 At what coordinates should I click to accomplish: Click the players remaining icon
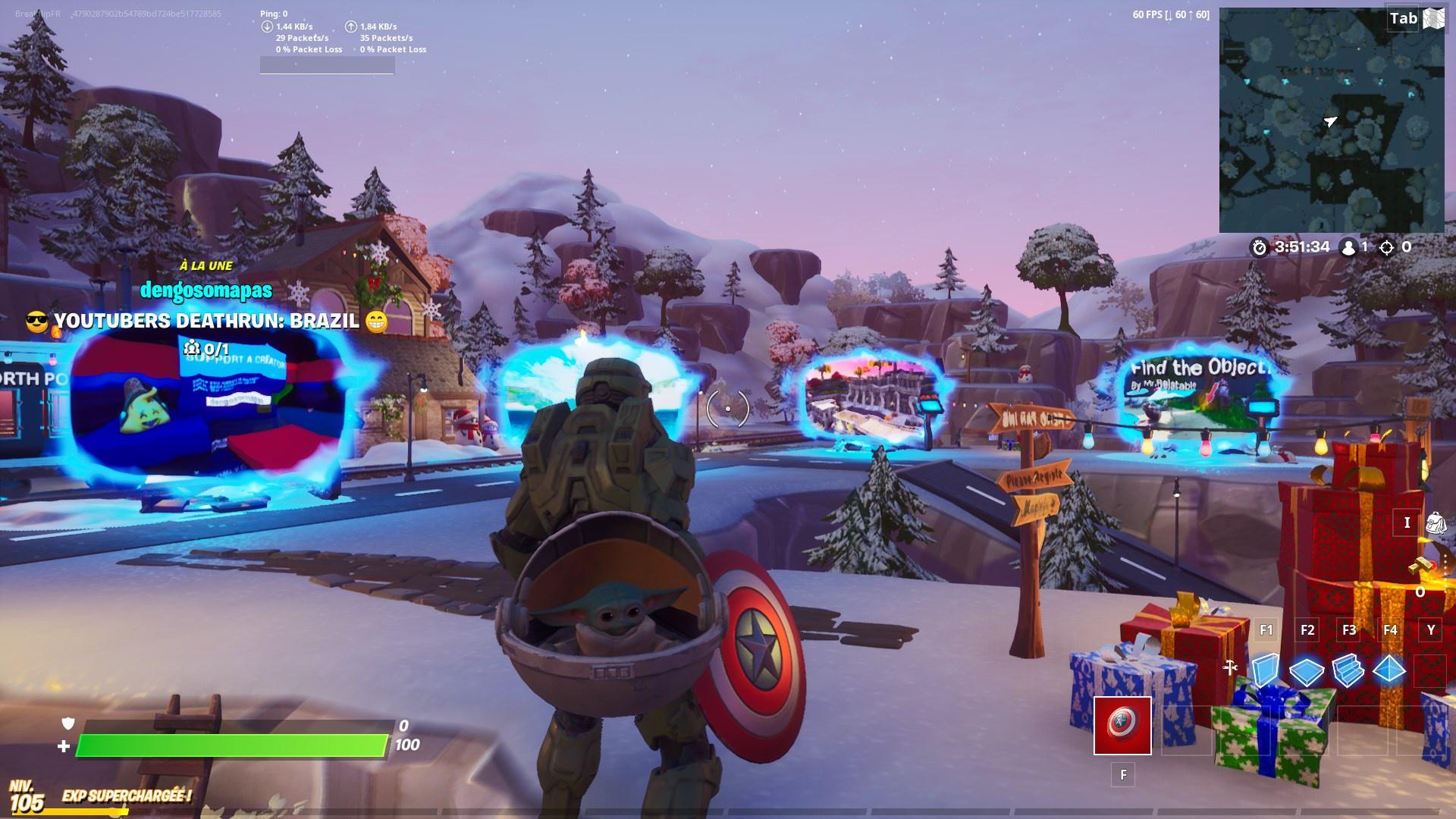click(x=1349, y=246)
